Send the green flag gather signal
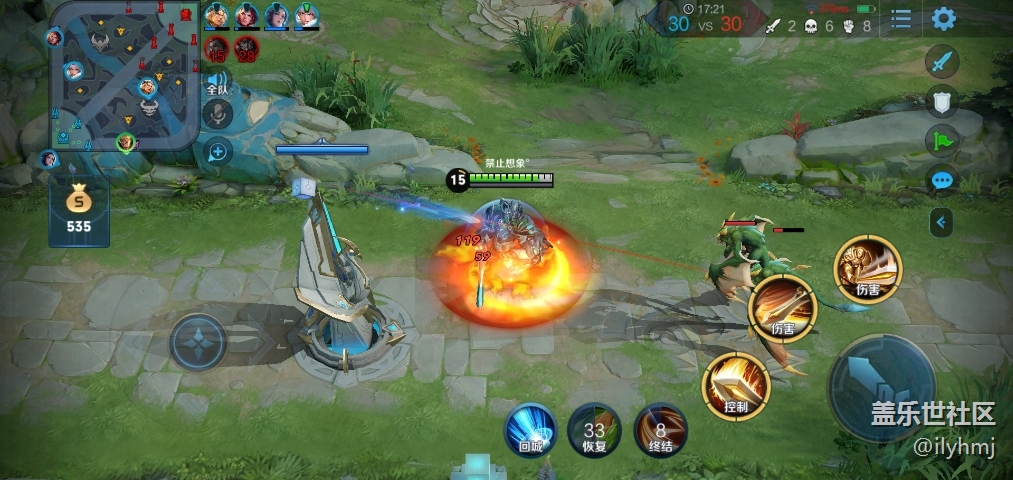Screen dimensions: 1013x480 point(942,140)
